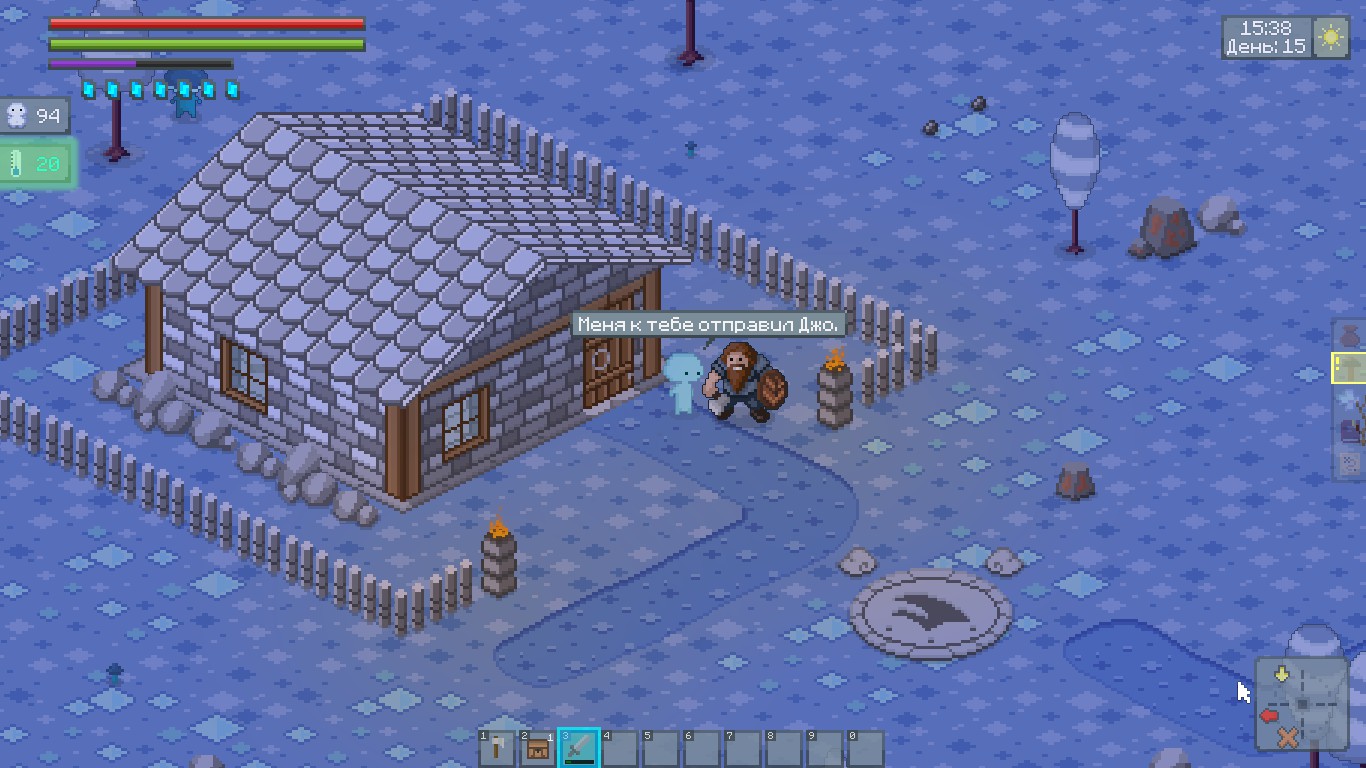Image resolution: width=1366 pixels, height=768 pixels.
Task: Open the purple journal book on right sidebar
Action: pos(1347,430)
